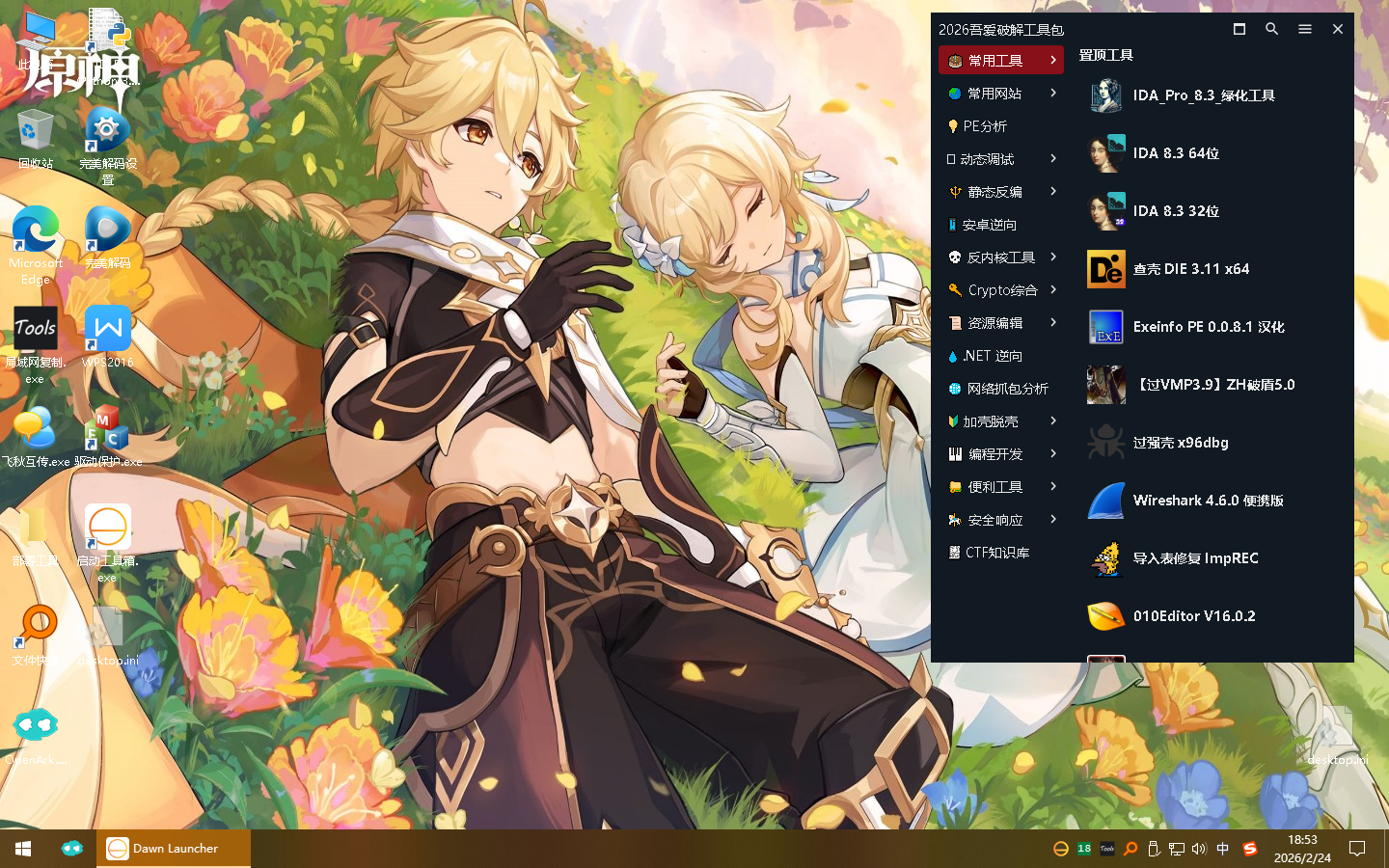Open the 常用网站 category

999,94
